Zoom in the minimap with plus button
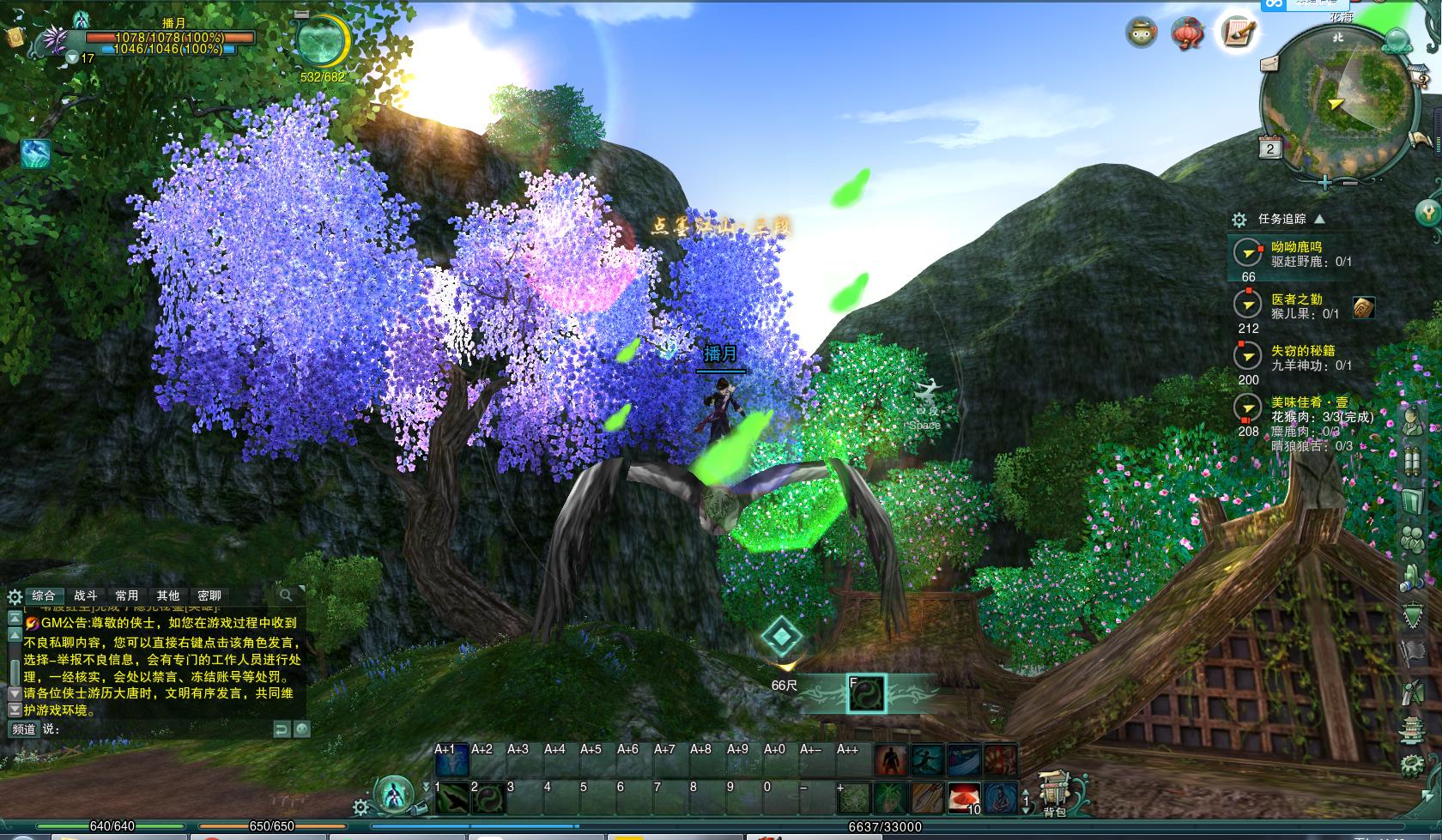 1325,183
